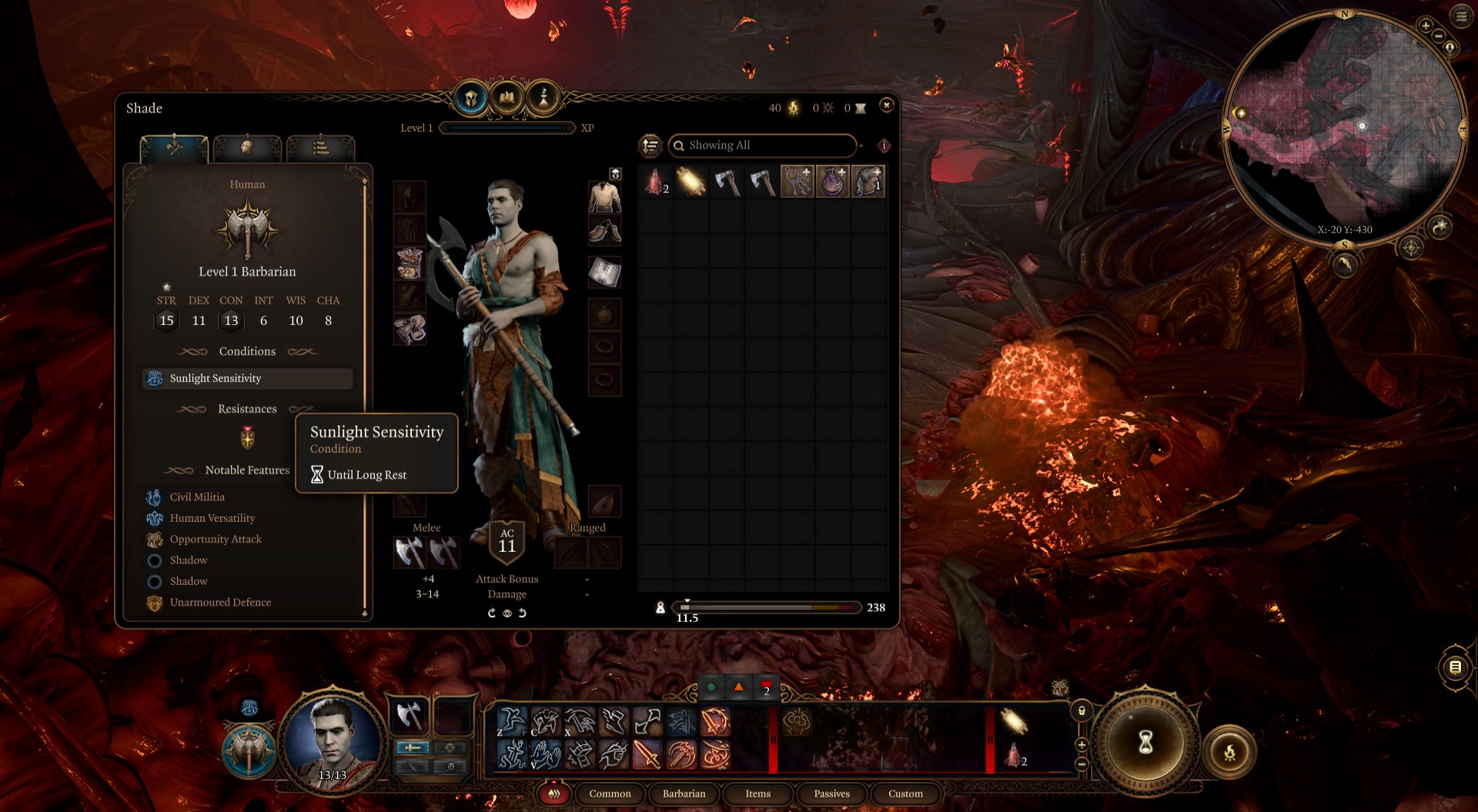Image resolution: width=1478 pixels, height=812 pixels.
Task: Show the Passives hotbar tab
Action: (x=831, y=794)
